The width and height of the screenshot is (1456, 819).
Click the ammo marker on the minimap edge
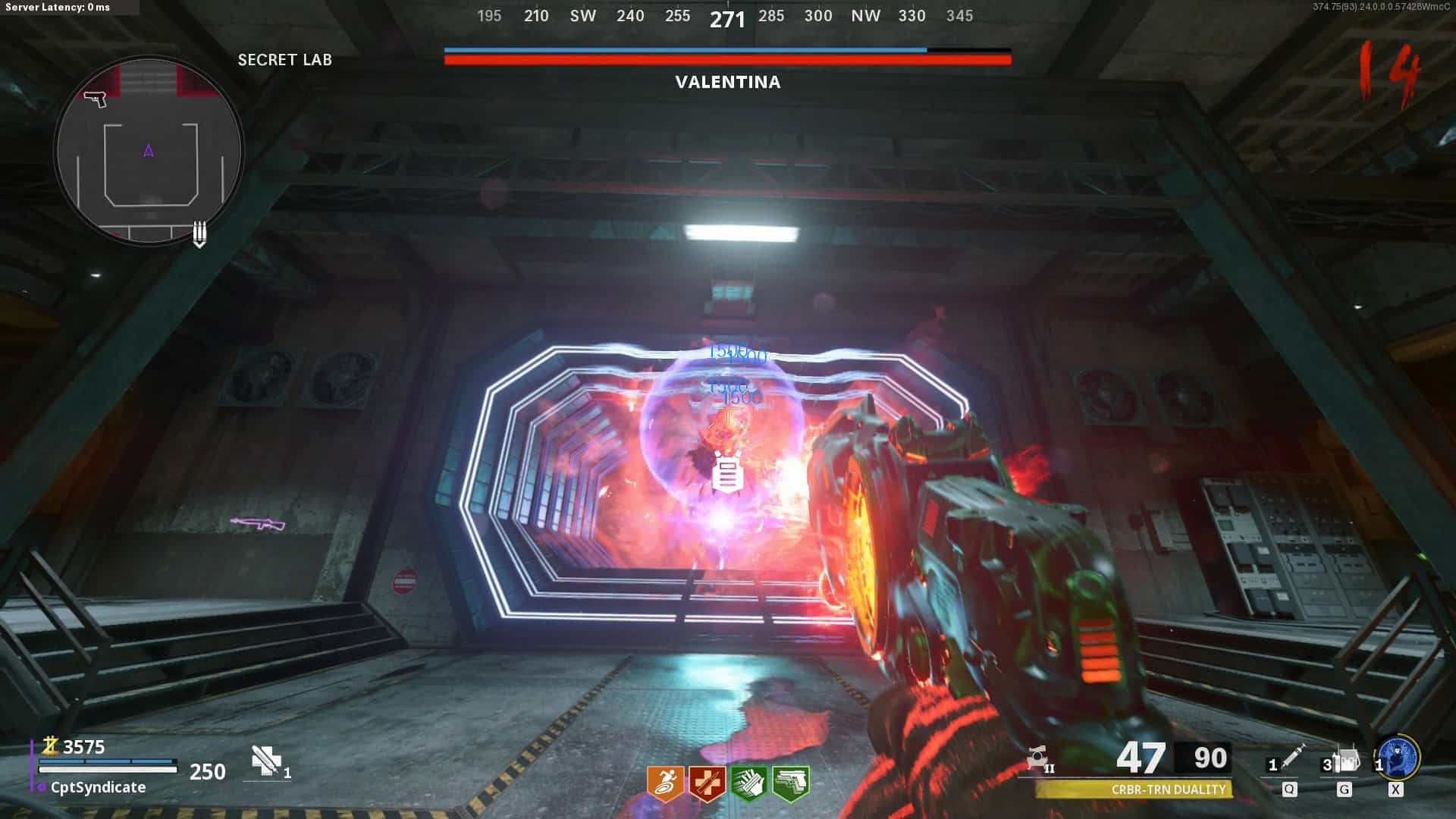(199, 234)
